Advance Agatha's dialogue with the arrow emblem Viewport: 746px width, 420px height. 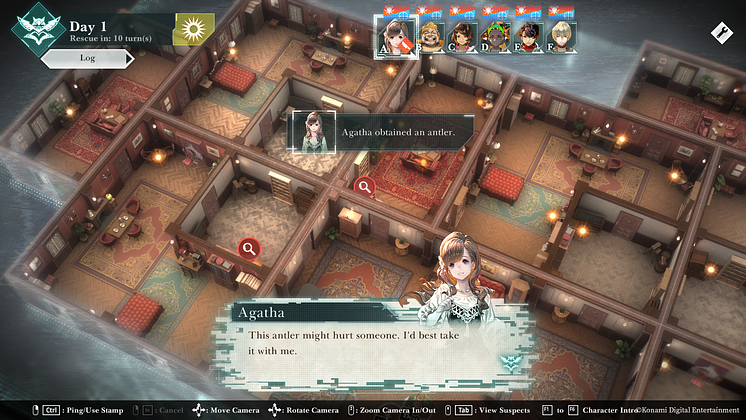coord(510,364)
